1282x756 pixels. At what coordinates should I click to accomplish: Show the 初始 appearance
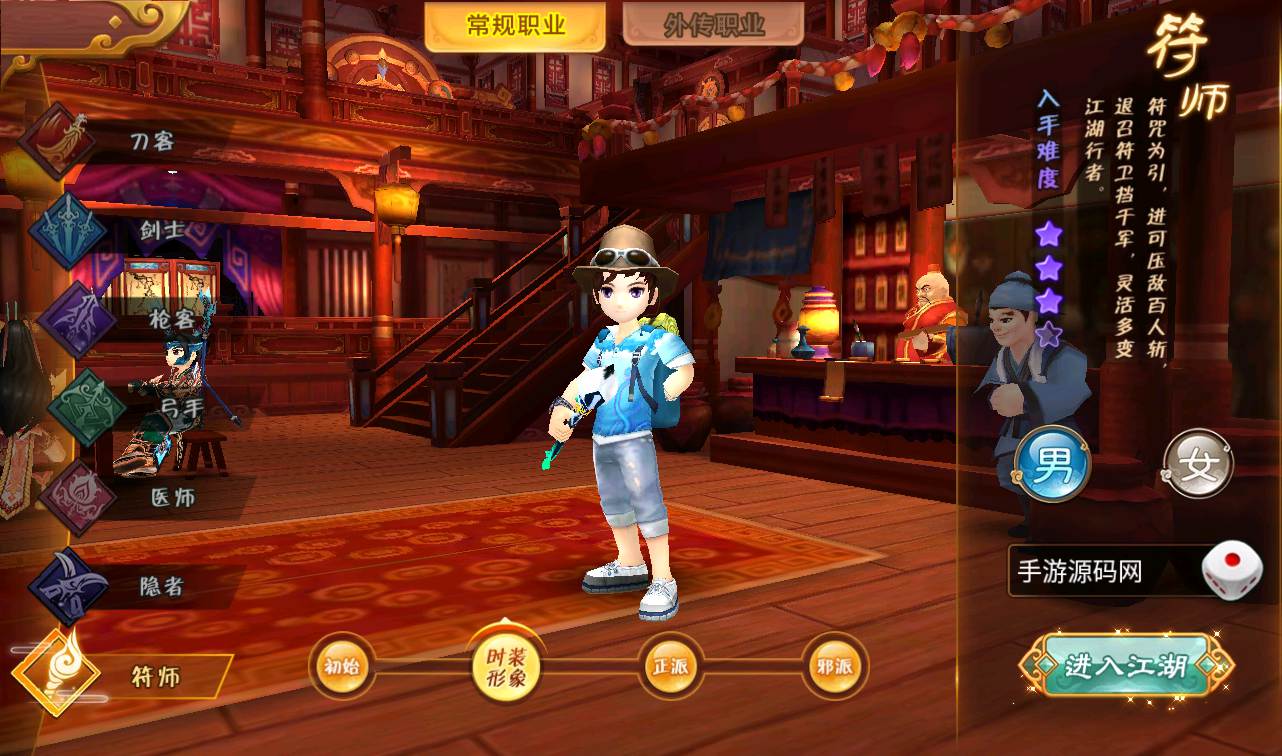(x=342, y=667)
